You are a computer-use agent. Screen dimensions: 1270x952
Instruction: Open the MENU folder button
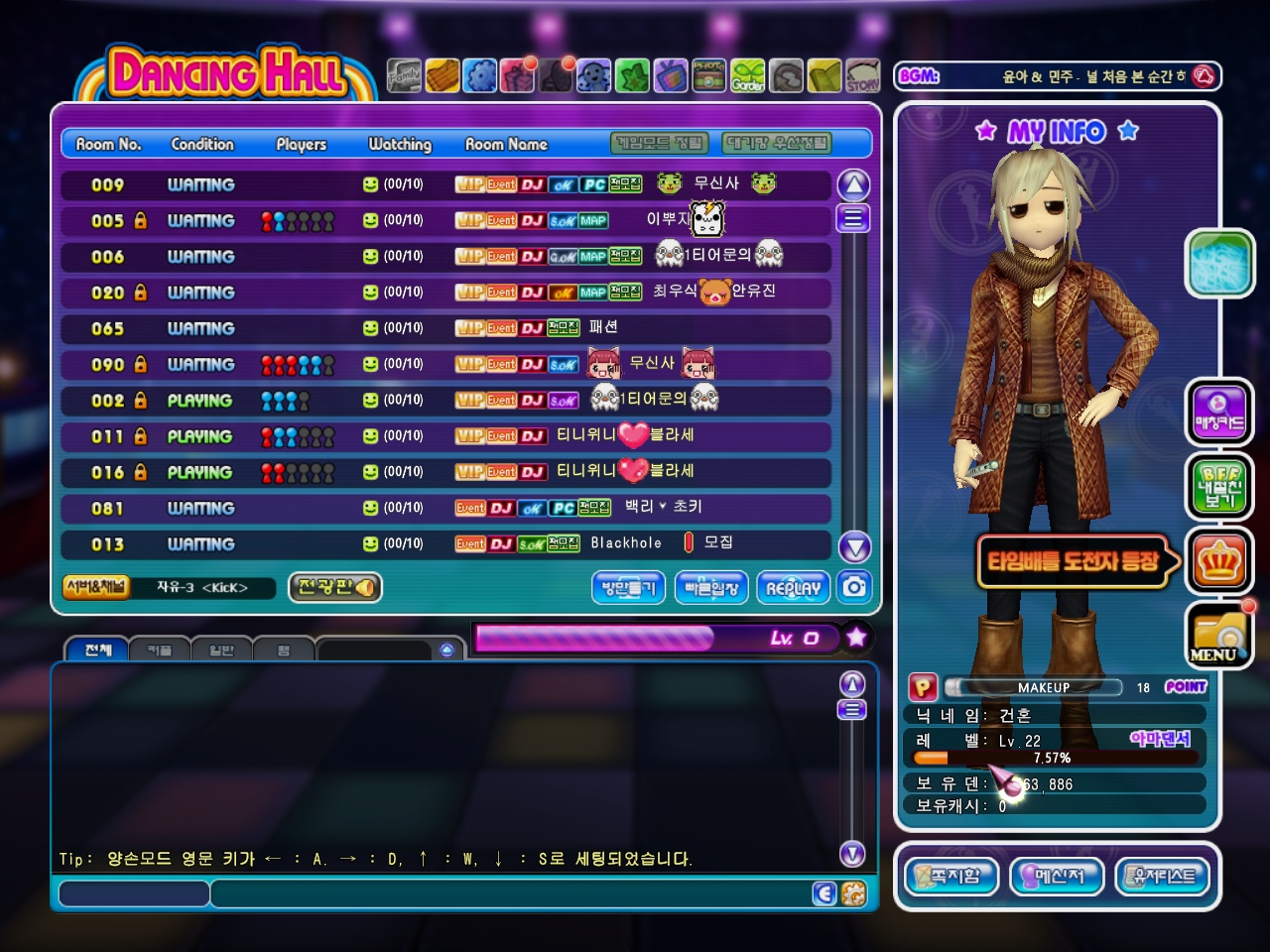[1219, 635]
